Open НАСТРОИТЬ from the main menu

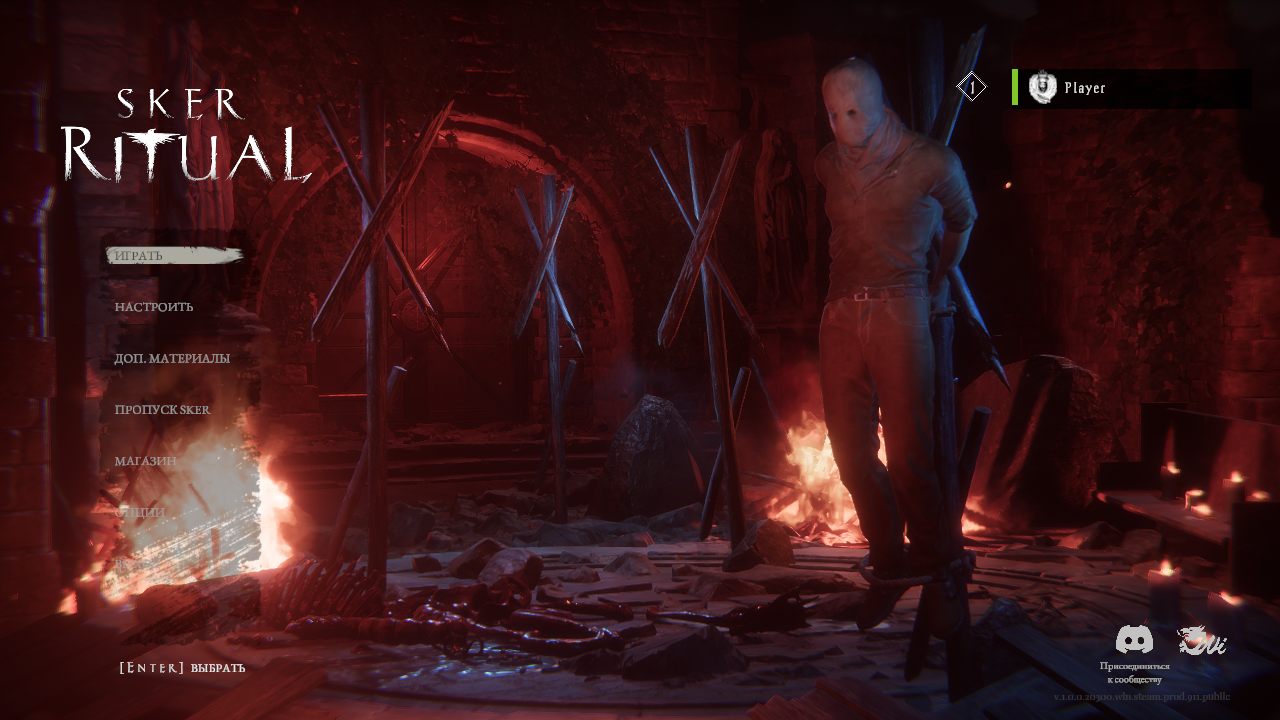click(153, 307)
